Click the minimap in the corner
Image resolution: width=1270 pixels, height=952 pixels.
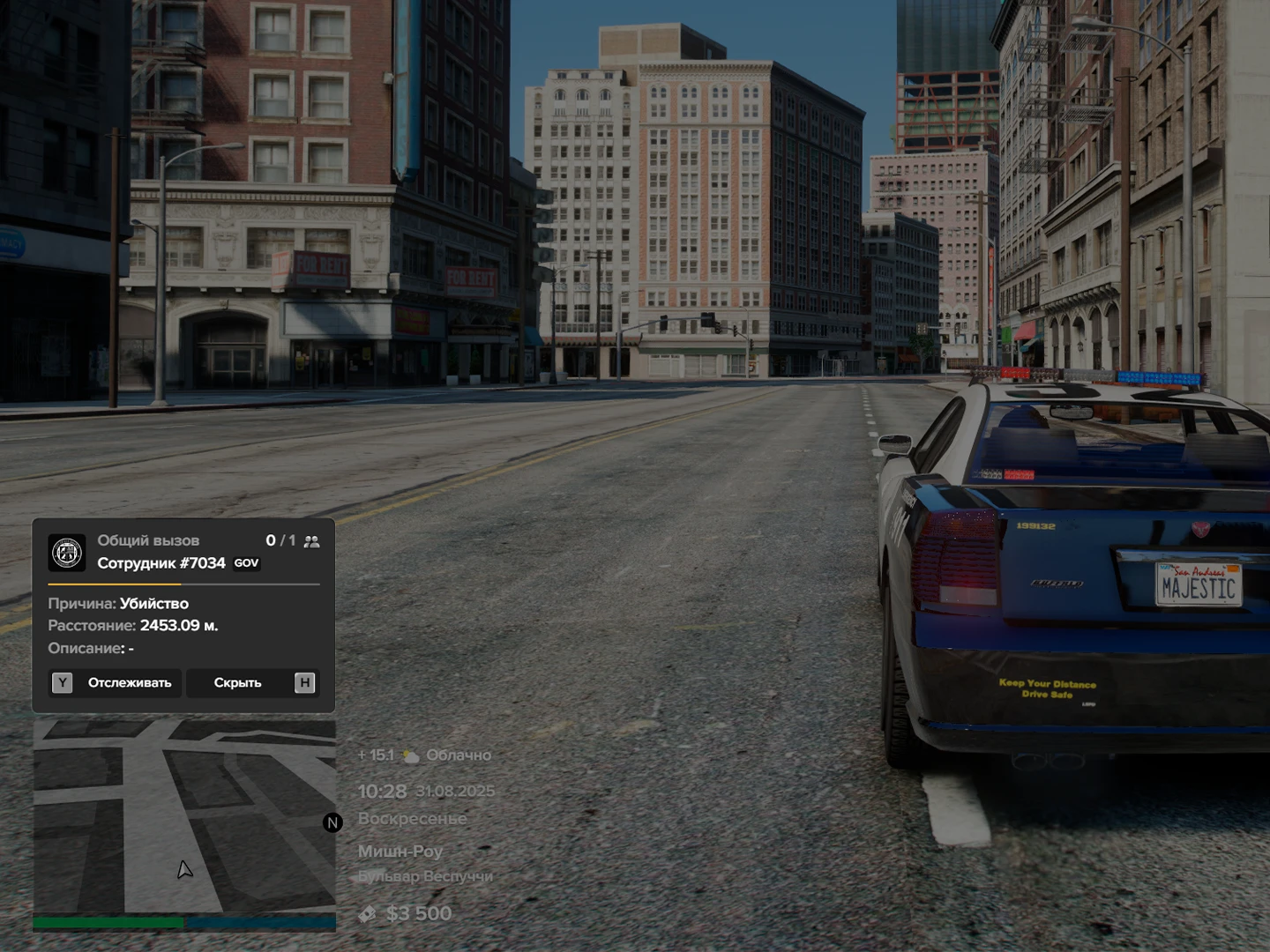184,816
